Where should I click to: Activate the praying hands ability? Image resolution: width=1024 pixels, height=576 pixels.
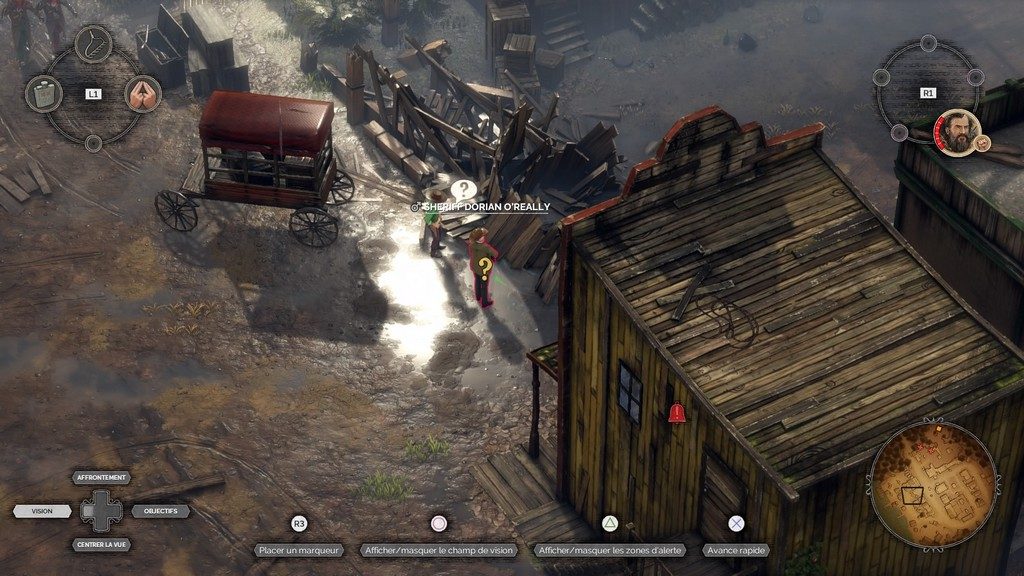pyautogui.click(x=143, y=94)
